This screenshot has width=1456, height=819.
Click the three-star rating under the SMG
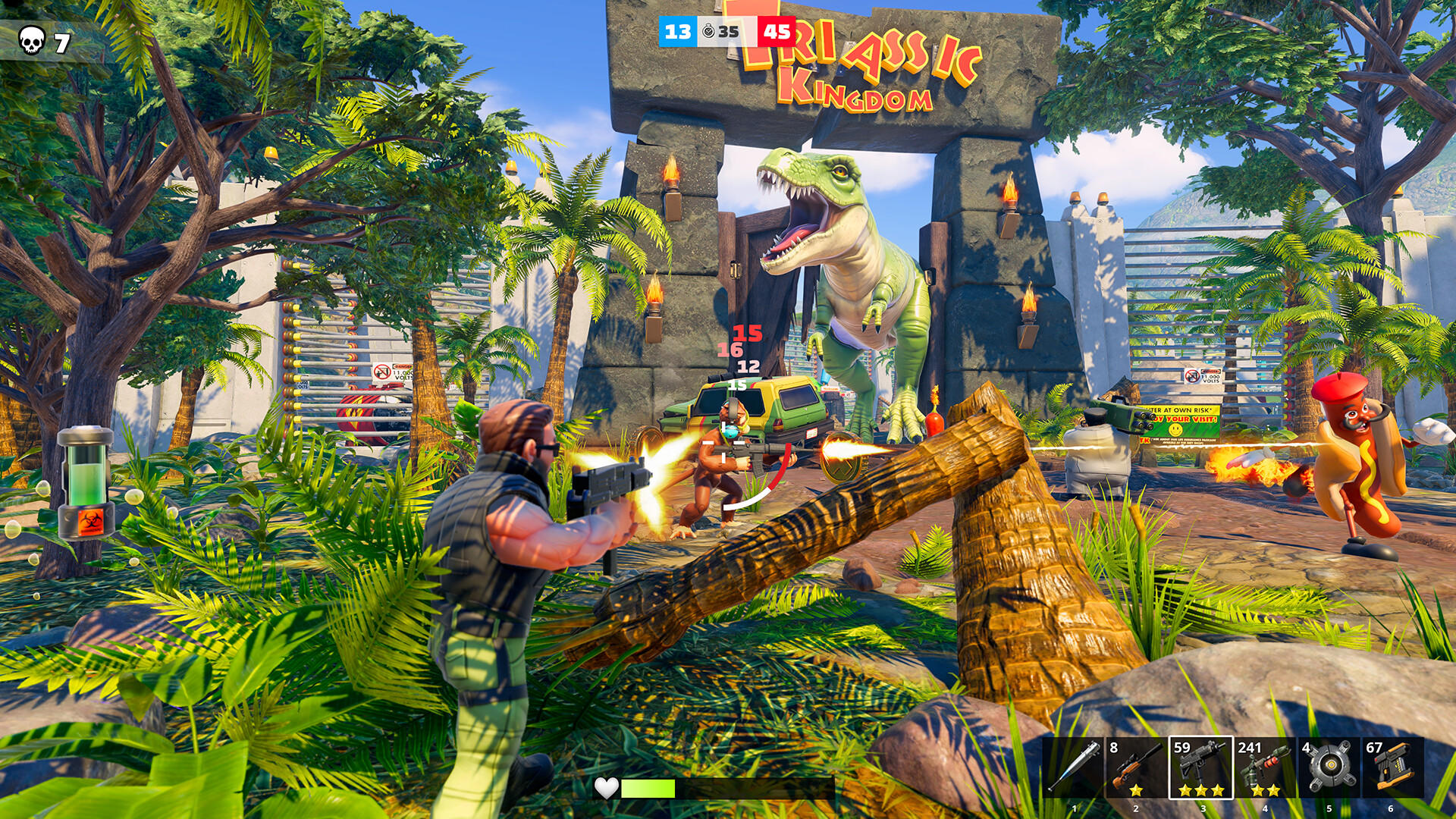click(x=1200, y=791)
